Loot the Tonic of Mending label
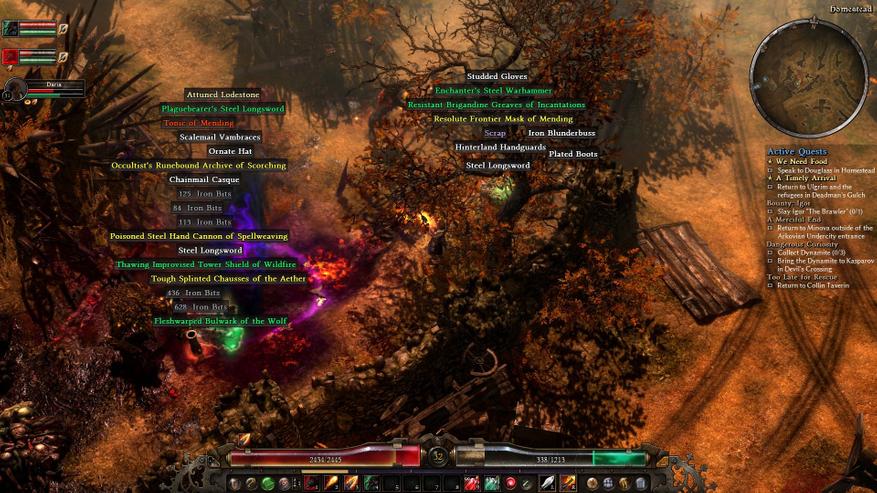 (x=198, y=123)
